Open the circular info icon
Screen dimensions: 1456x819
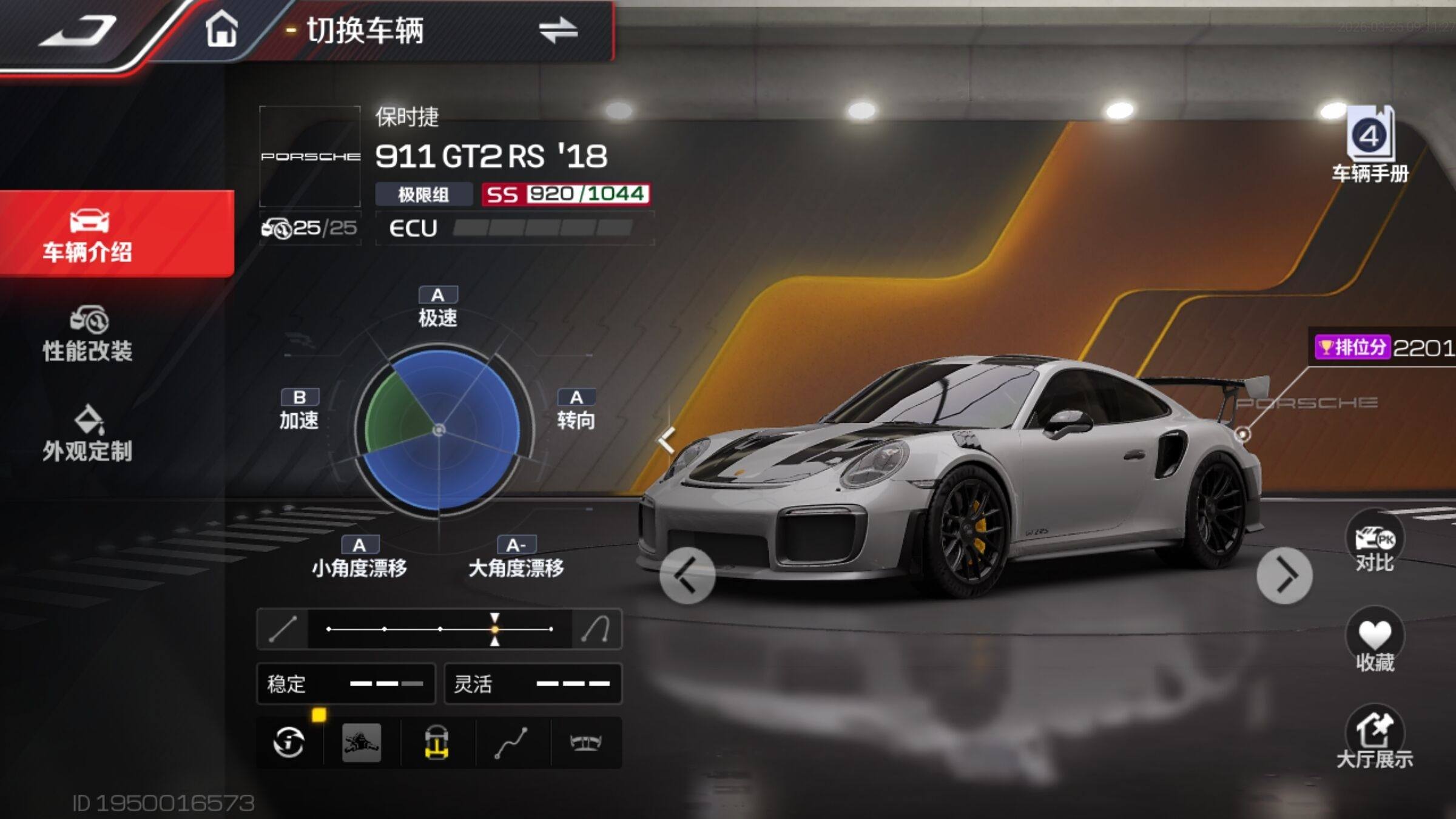pos(289,742)
